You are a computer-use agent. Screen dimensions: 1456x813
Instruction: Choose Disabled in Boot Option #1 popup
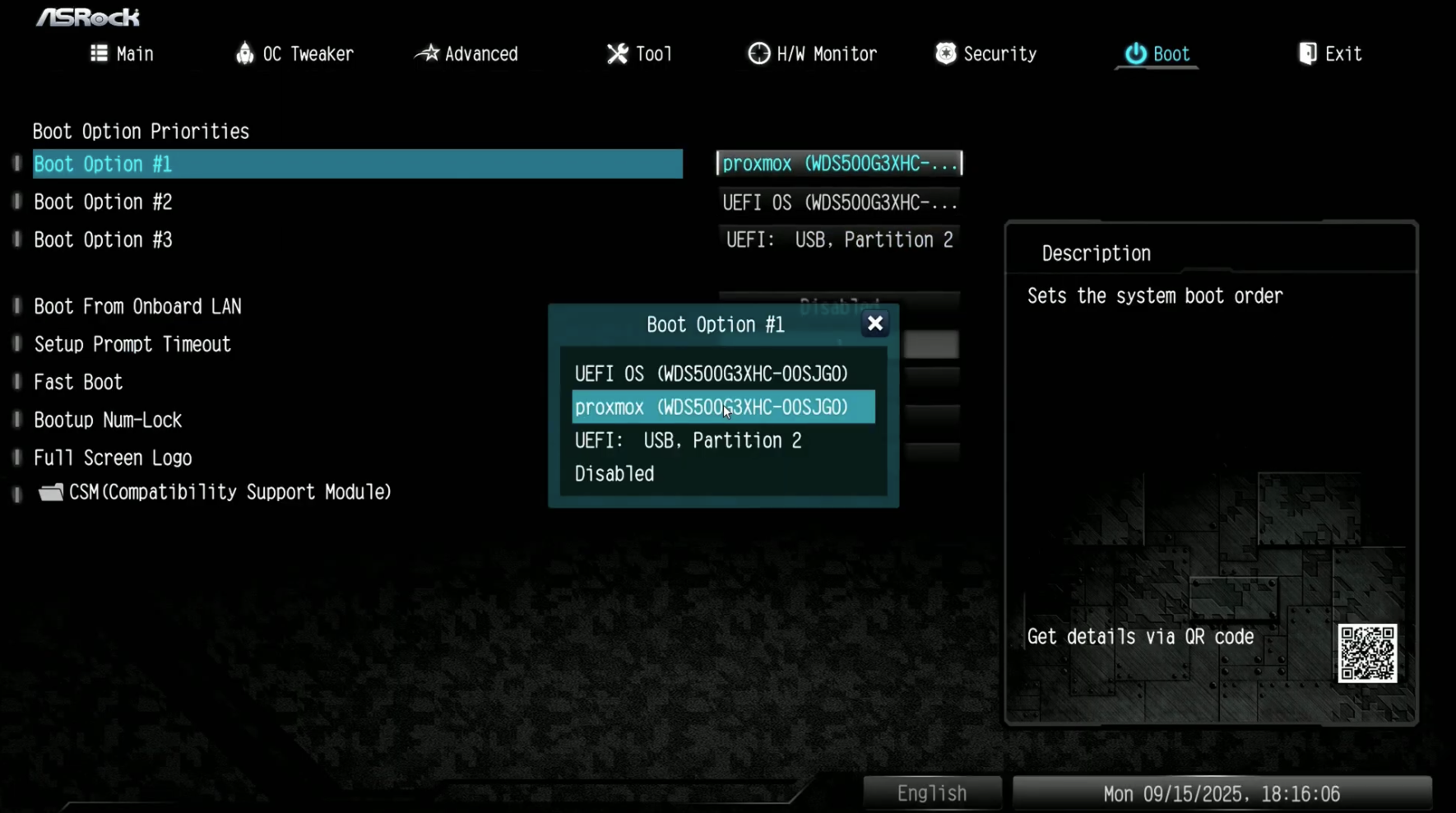[614, 473]
